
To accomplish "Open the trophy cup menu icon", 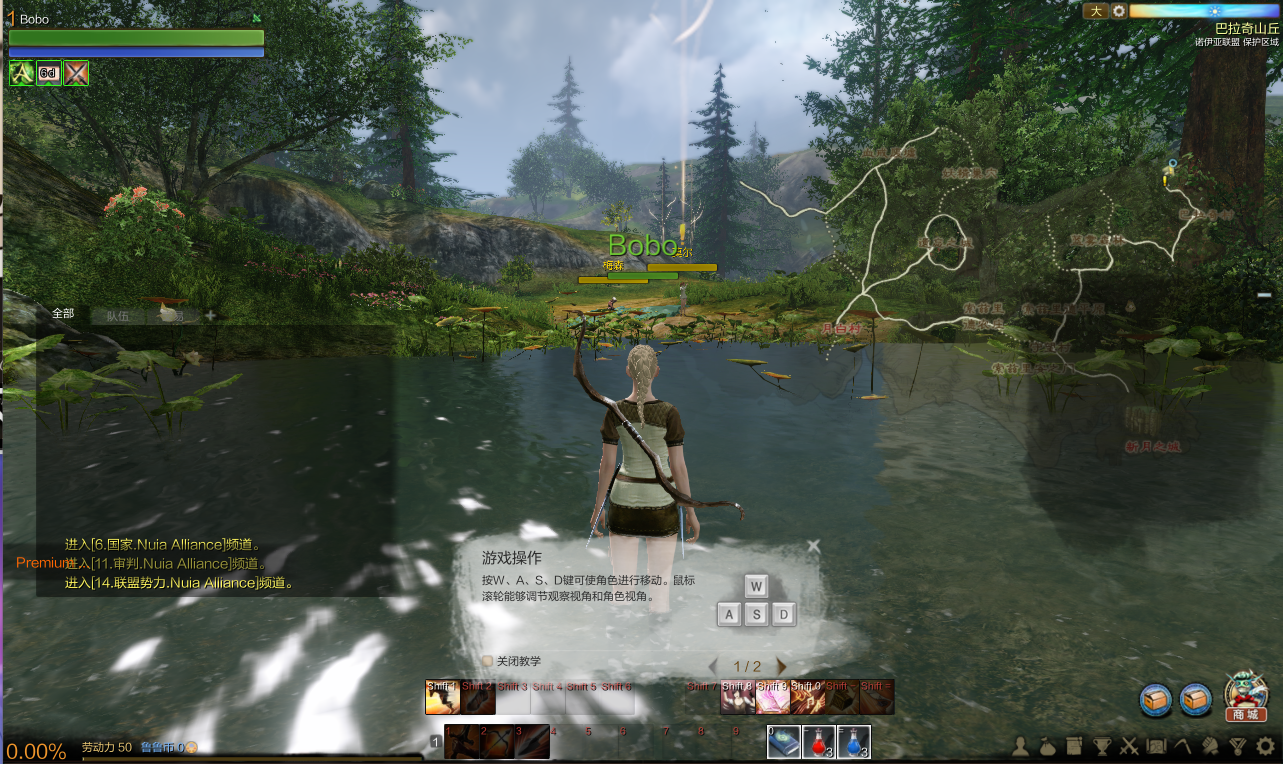I will pyautogui.click(x=1102, y=745).
